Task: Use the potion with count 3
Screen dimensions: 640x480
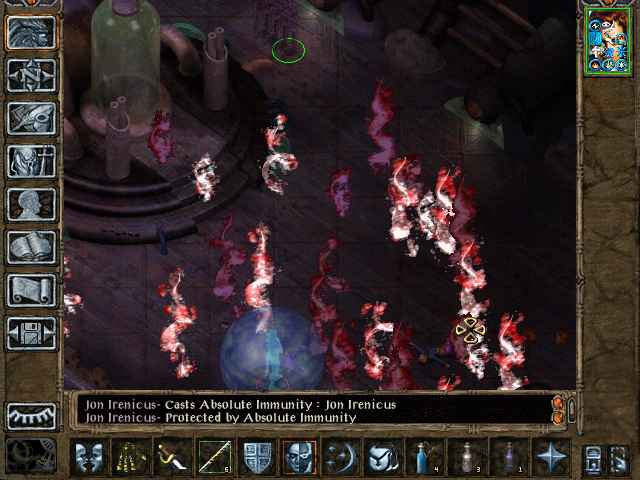Action: [x=466, y=457]
